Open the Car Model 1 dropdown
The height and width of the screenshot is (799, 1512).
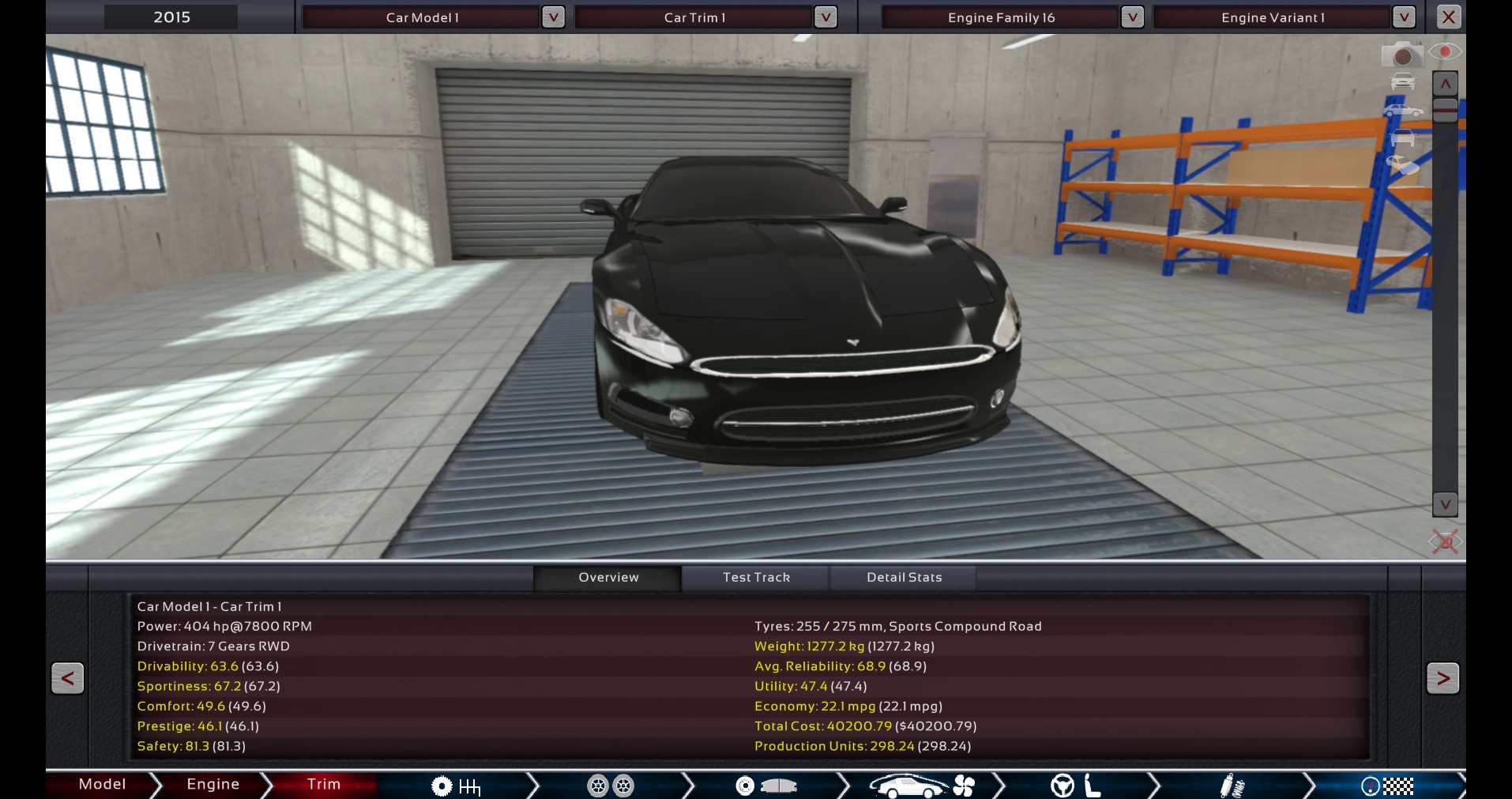pos(553,17)
